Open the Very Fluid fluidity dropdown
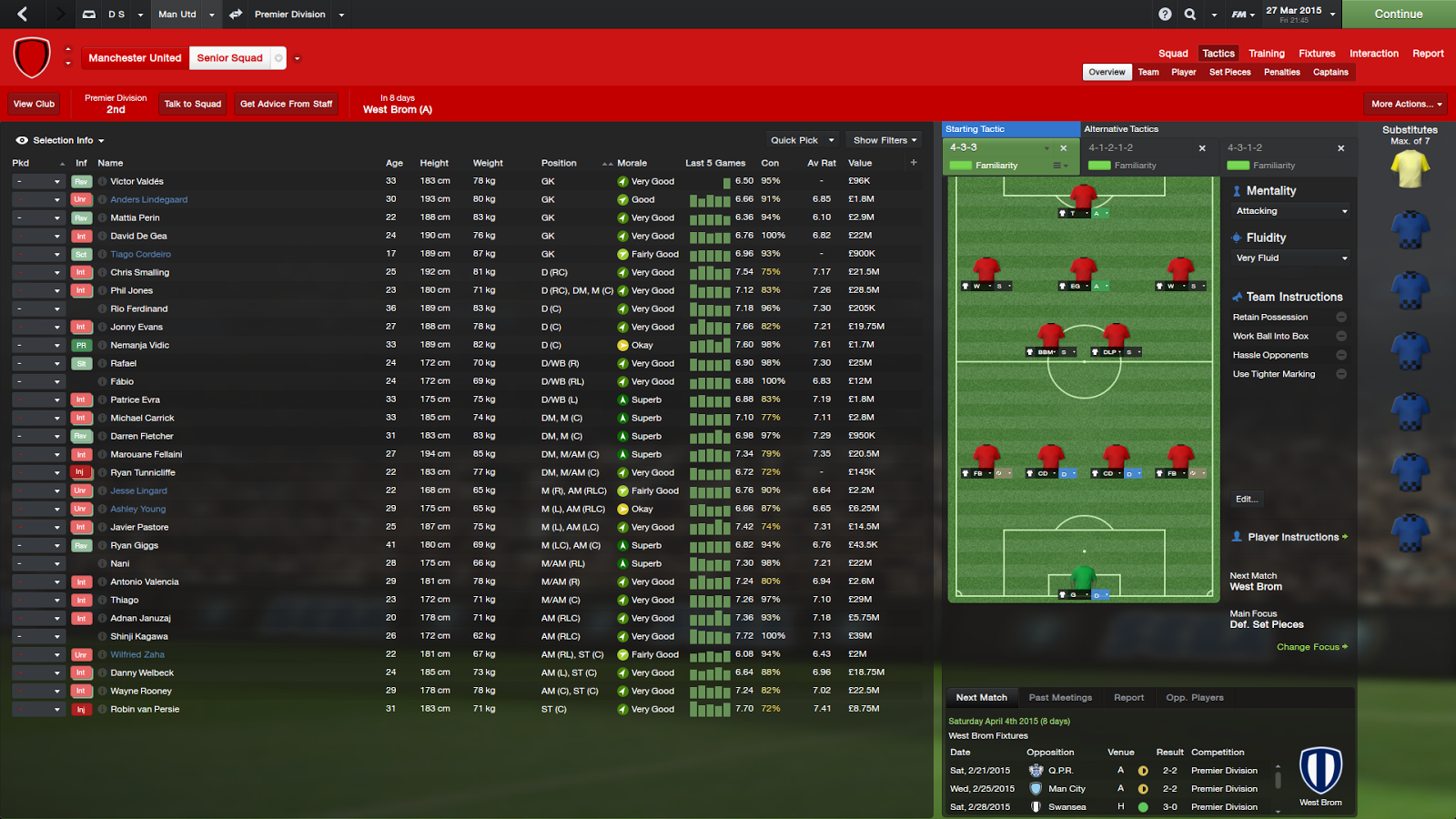The image size is (1456, 819). (1289, 258)
